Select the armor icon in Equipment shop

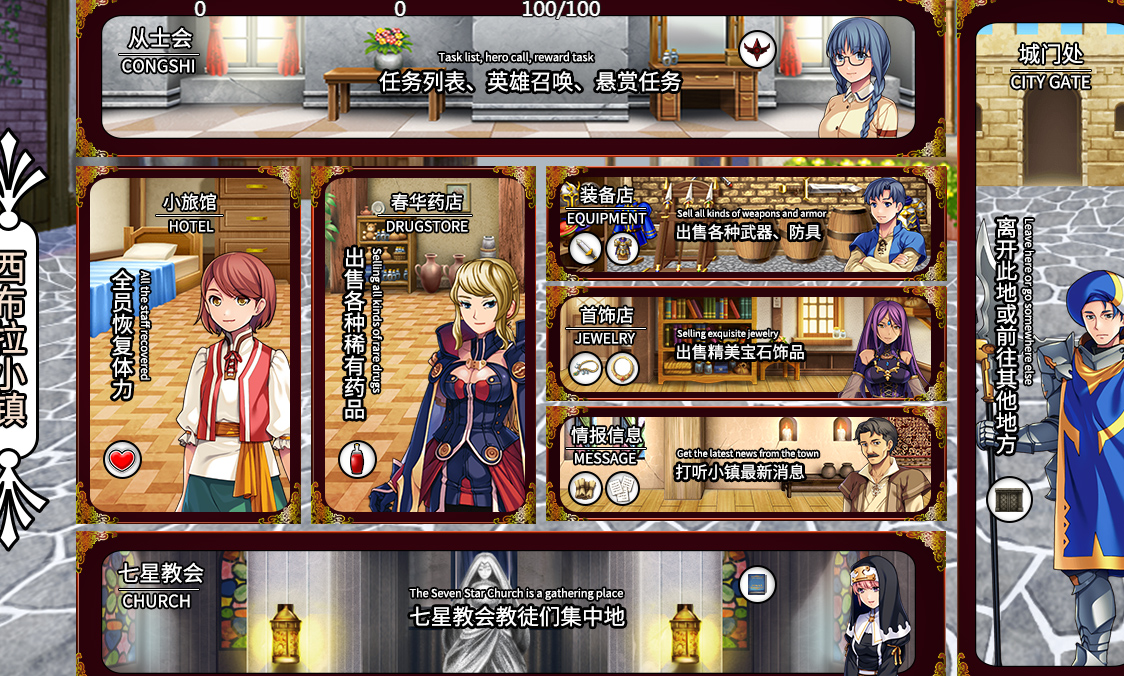[622, 248]
